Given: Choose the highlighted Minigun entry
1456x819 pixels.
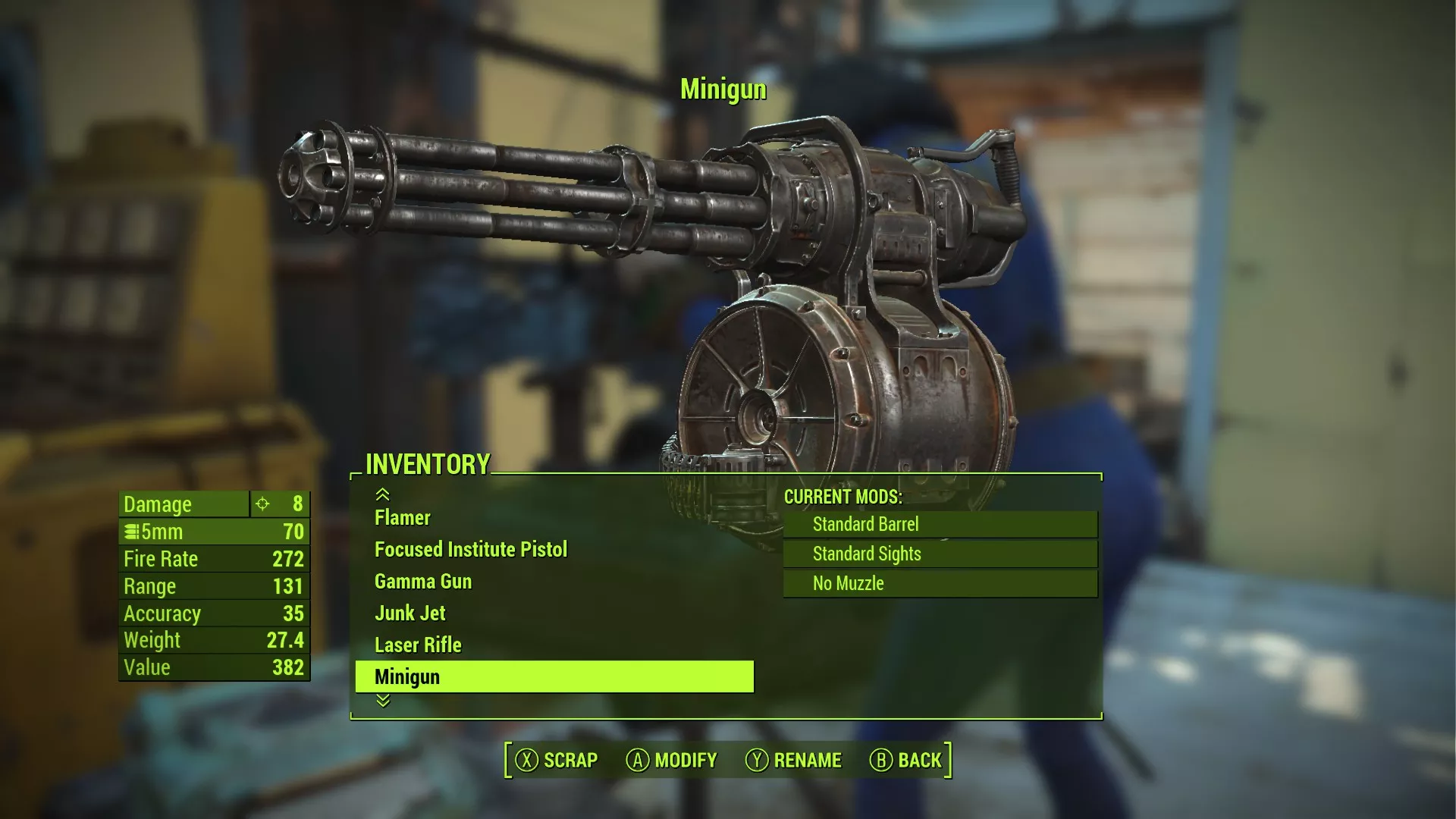Looking at the screenshot, I should point(554,677).
